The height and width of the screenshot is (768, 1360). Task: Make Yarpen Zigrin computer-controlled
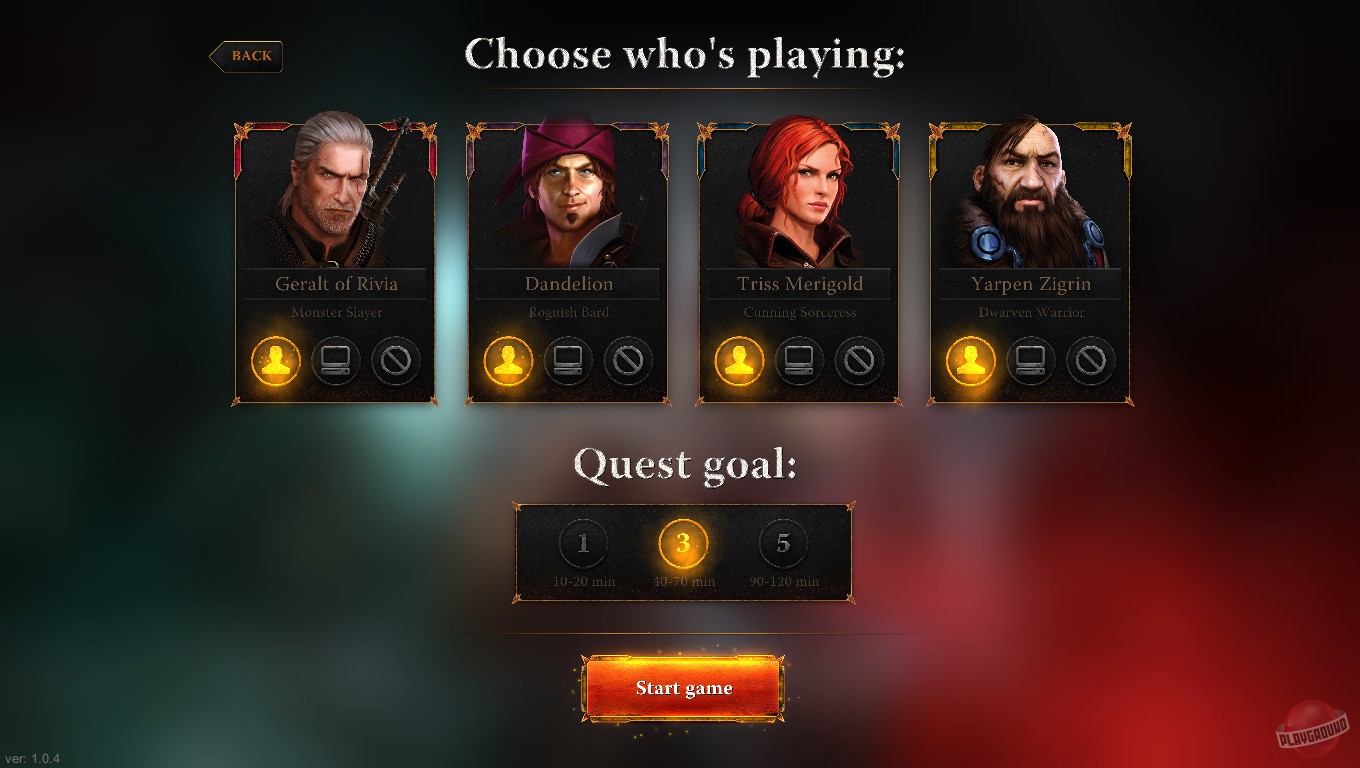click(1030, 362)
